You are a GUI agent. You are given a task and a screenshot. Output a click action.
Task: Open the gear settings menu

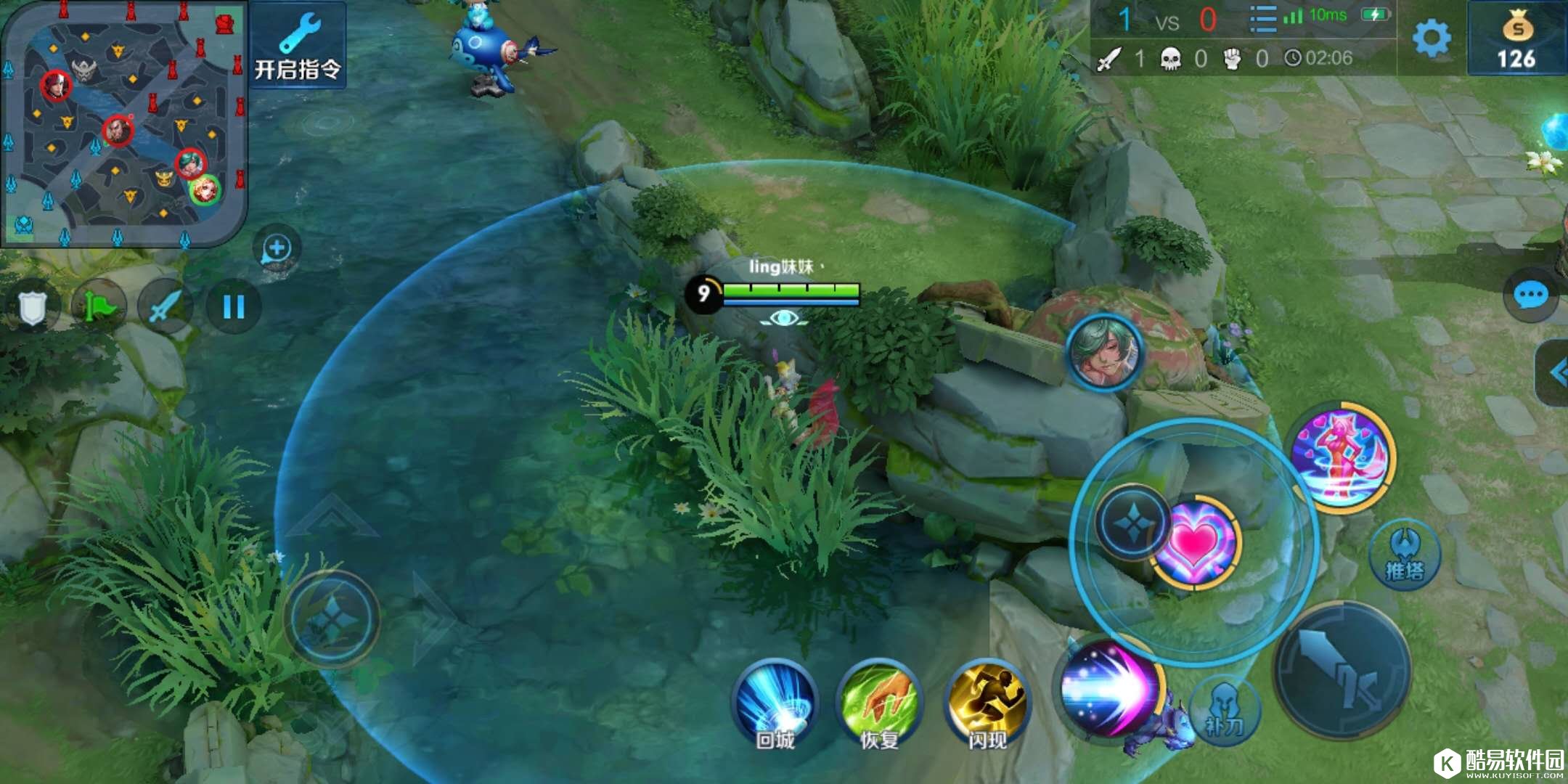click(1432, 38)
